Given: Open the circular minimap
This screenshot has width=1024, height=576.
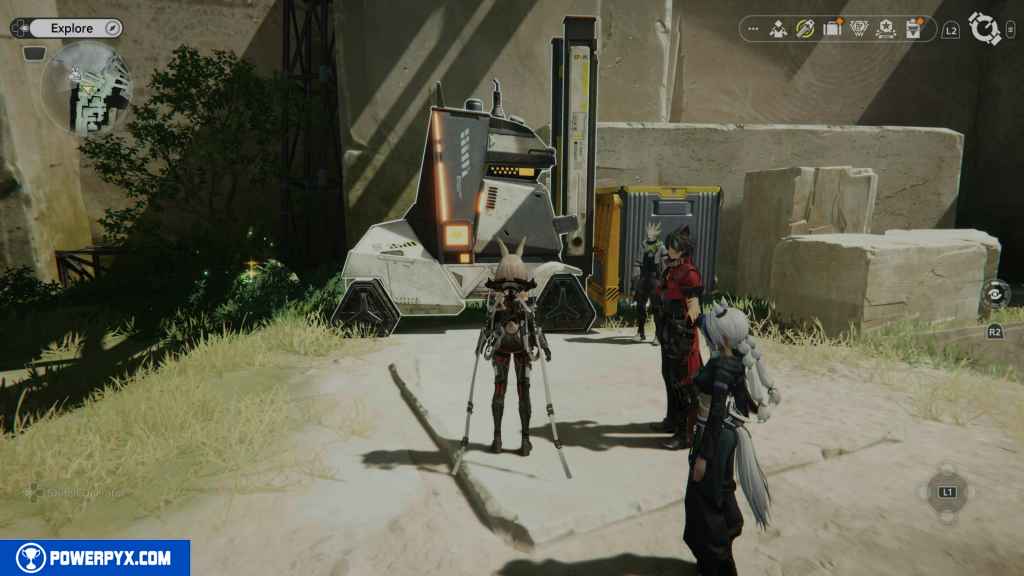Looking at the screenshot, I should click(x=87, y=86).
